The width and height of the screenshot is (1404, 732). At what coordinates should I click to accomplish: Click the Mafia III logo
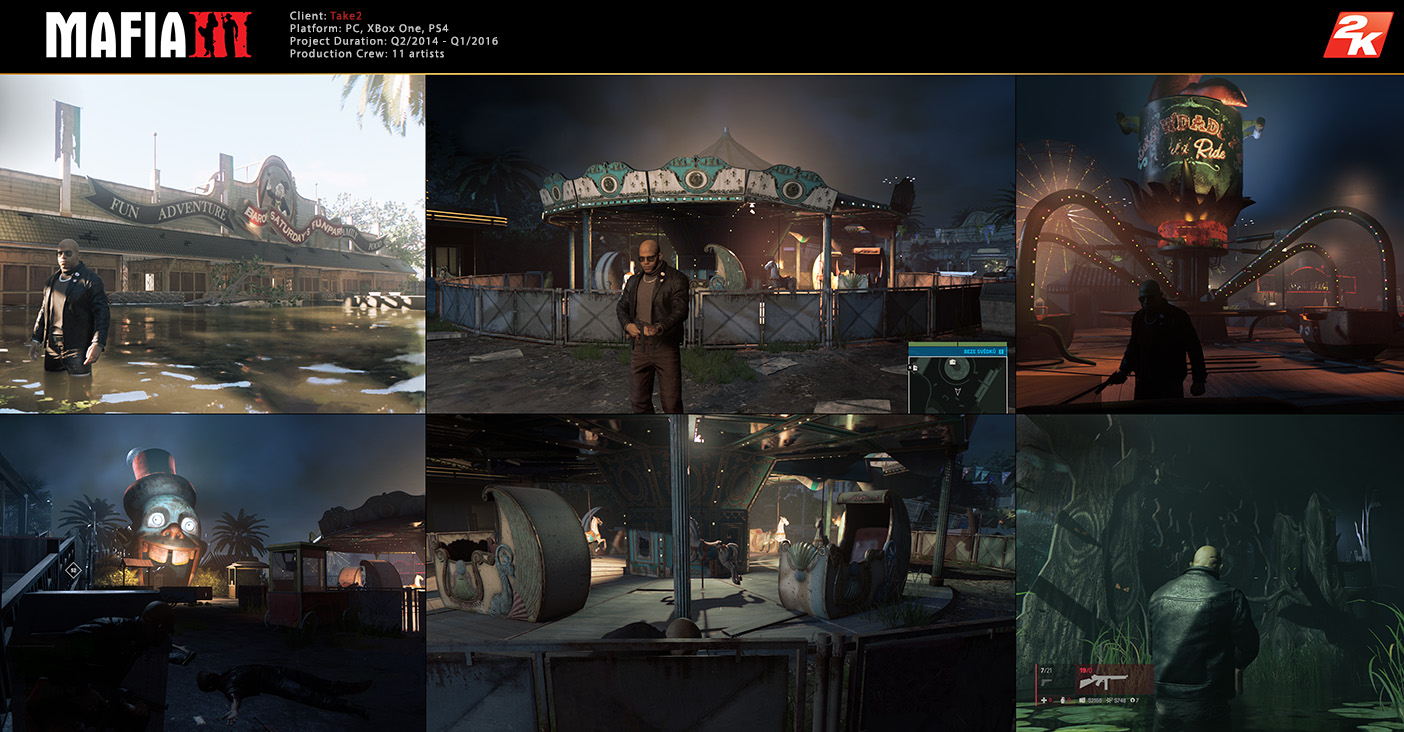pyautogui.click(x=148, y=35)
